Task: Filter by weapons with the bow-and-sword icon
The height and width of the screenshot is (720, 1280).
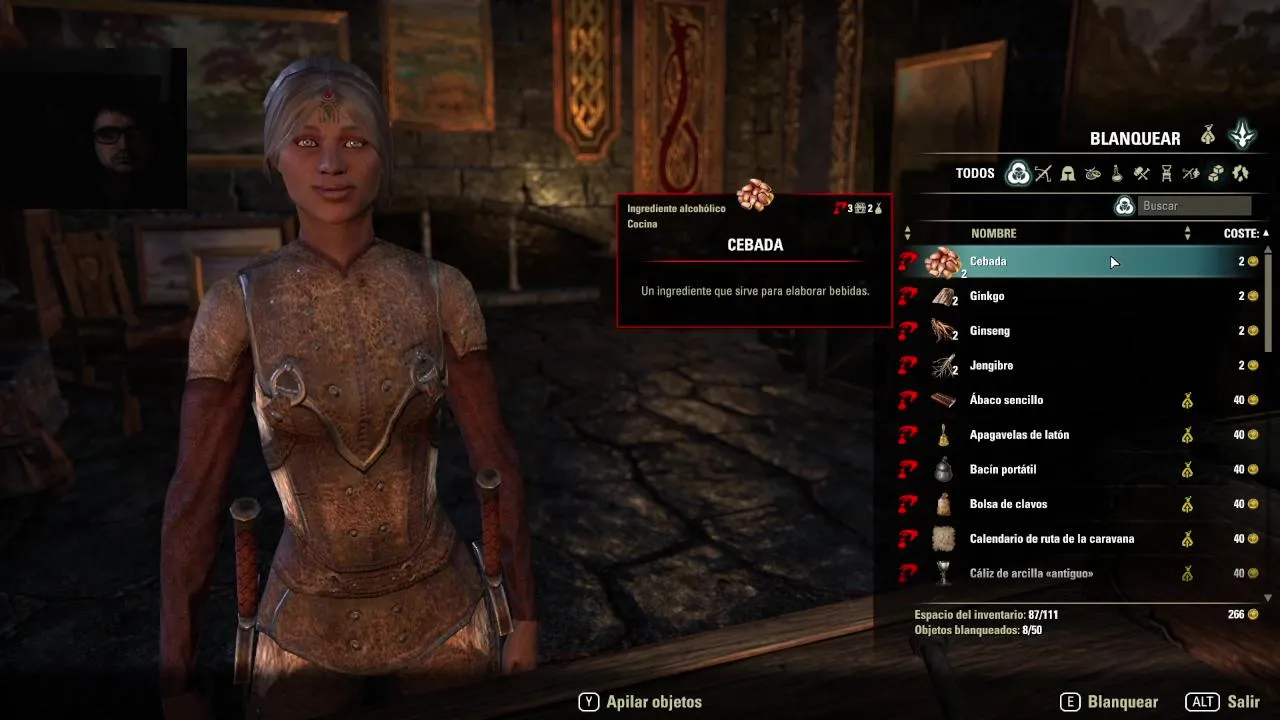Action: [1043, 174]
